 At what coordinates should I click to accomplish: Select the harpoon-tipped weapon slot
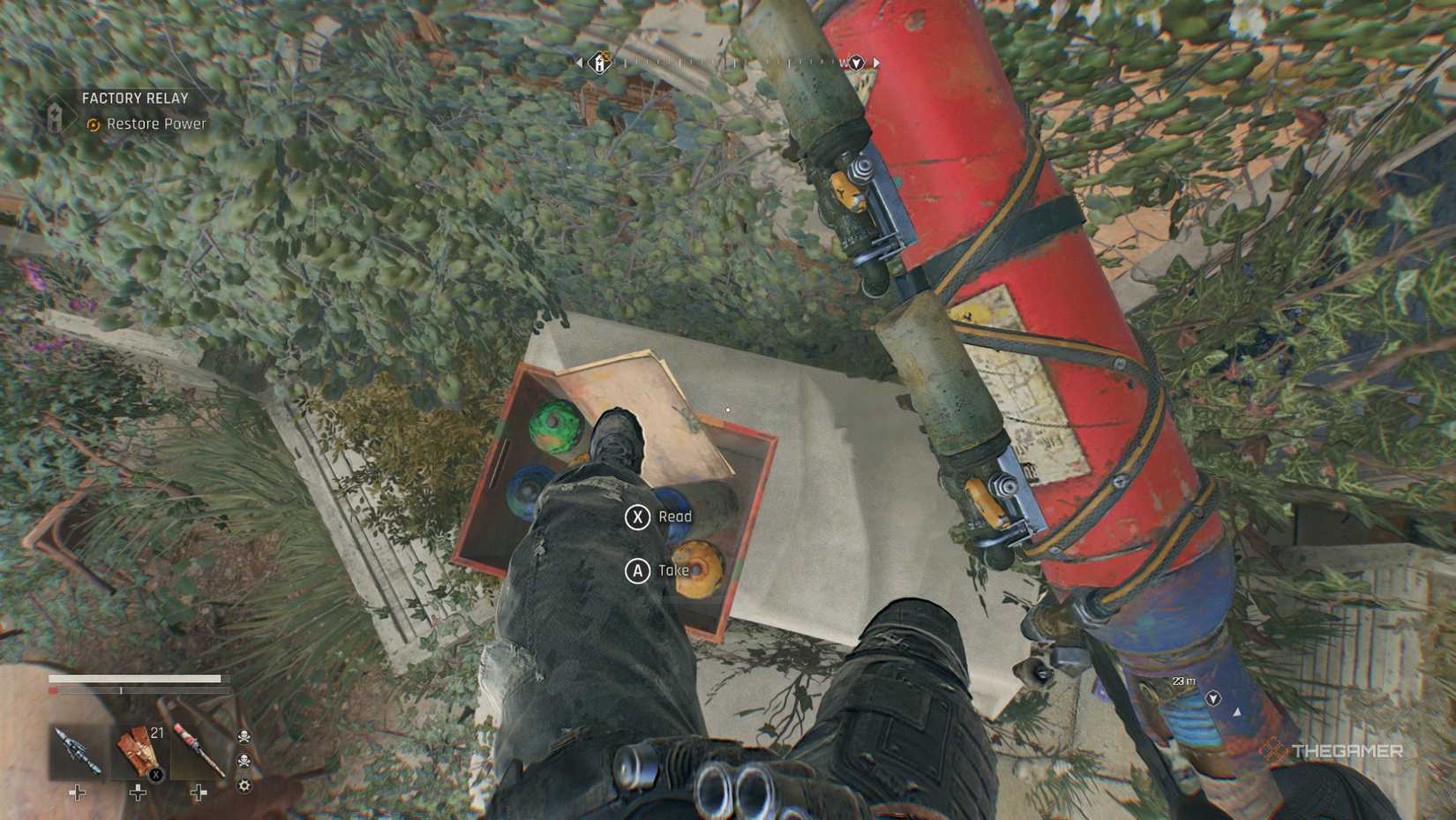[77, 751]
